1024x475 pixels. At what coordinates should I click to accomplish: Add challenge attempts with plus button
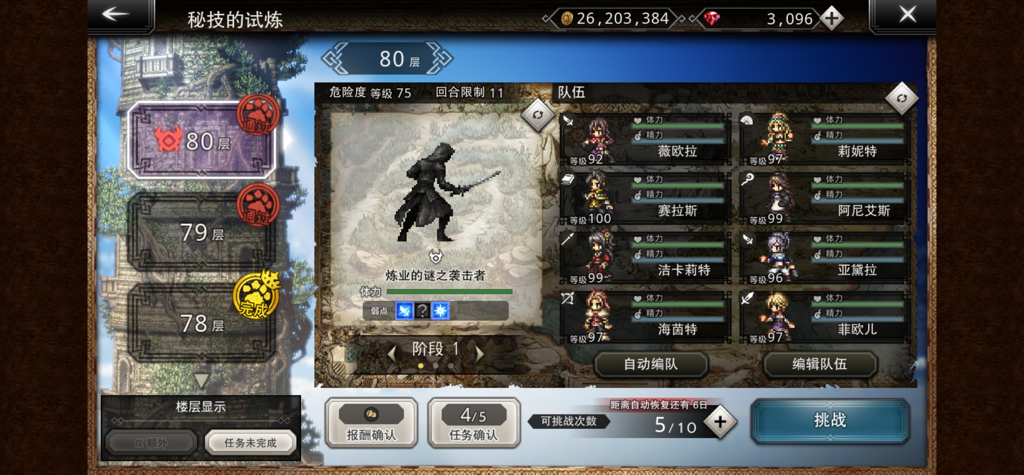719,423
